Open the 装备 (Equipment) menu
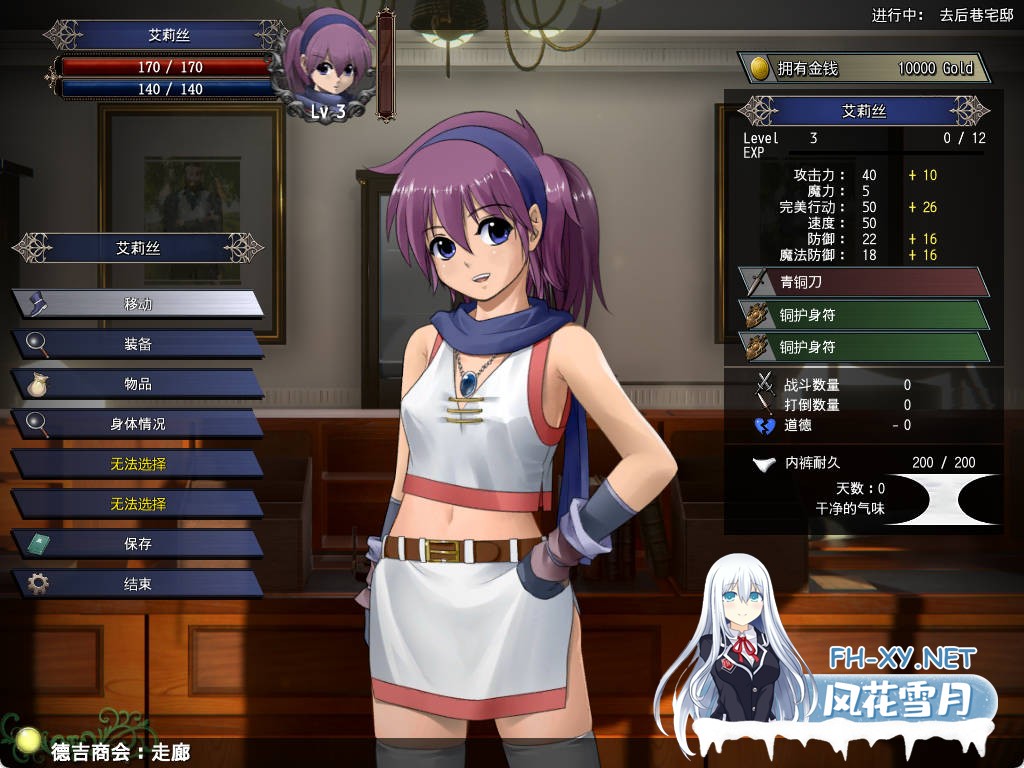The width and height of the screenshot is (1024, 768). pyautogui.click(x=138, y=344)
